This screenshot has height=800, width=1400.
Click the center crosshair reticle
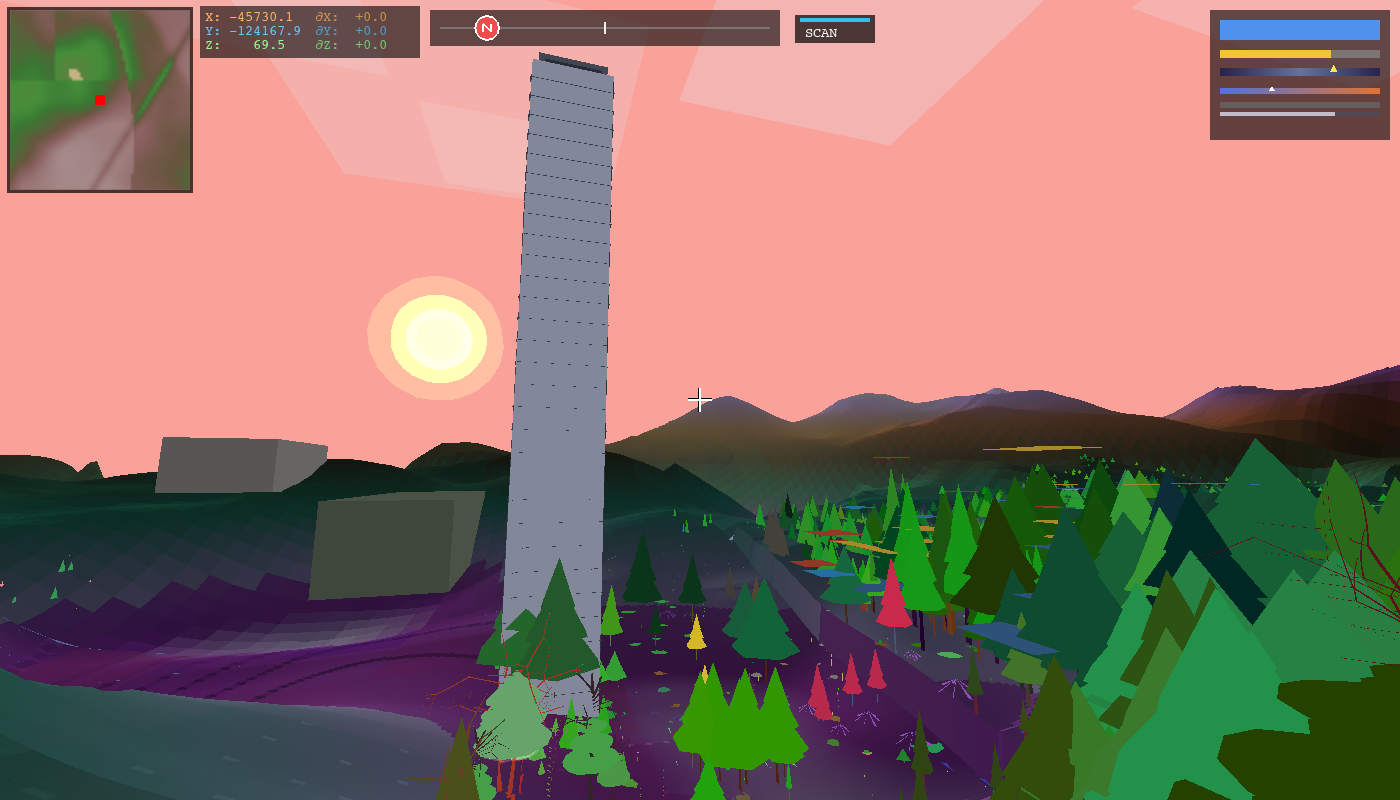click(x=699, y=399)
